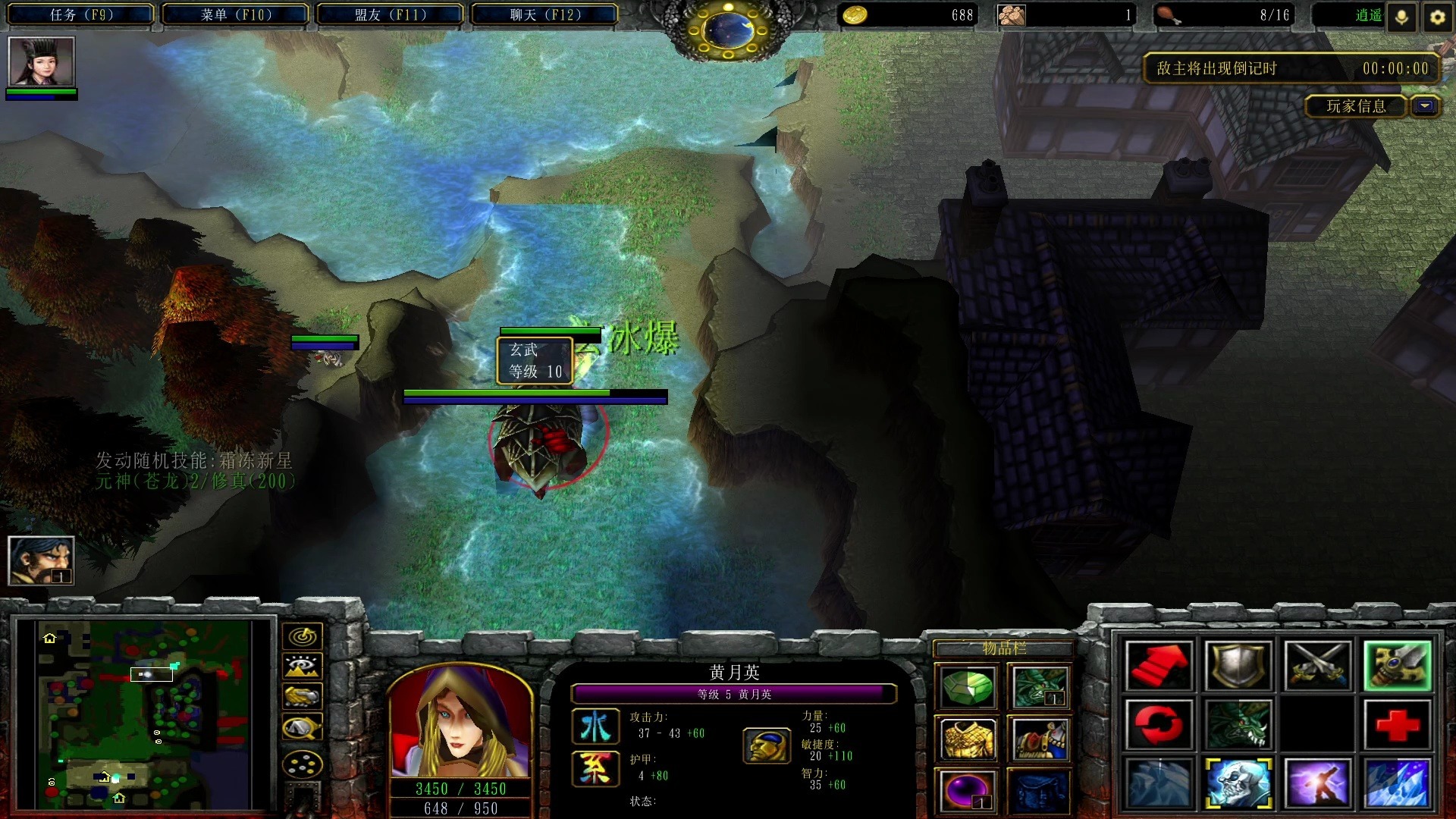Choose the crossed swords attack command

point(1317,665)
